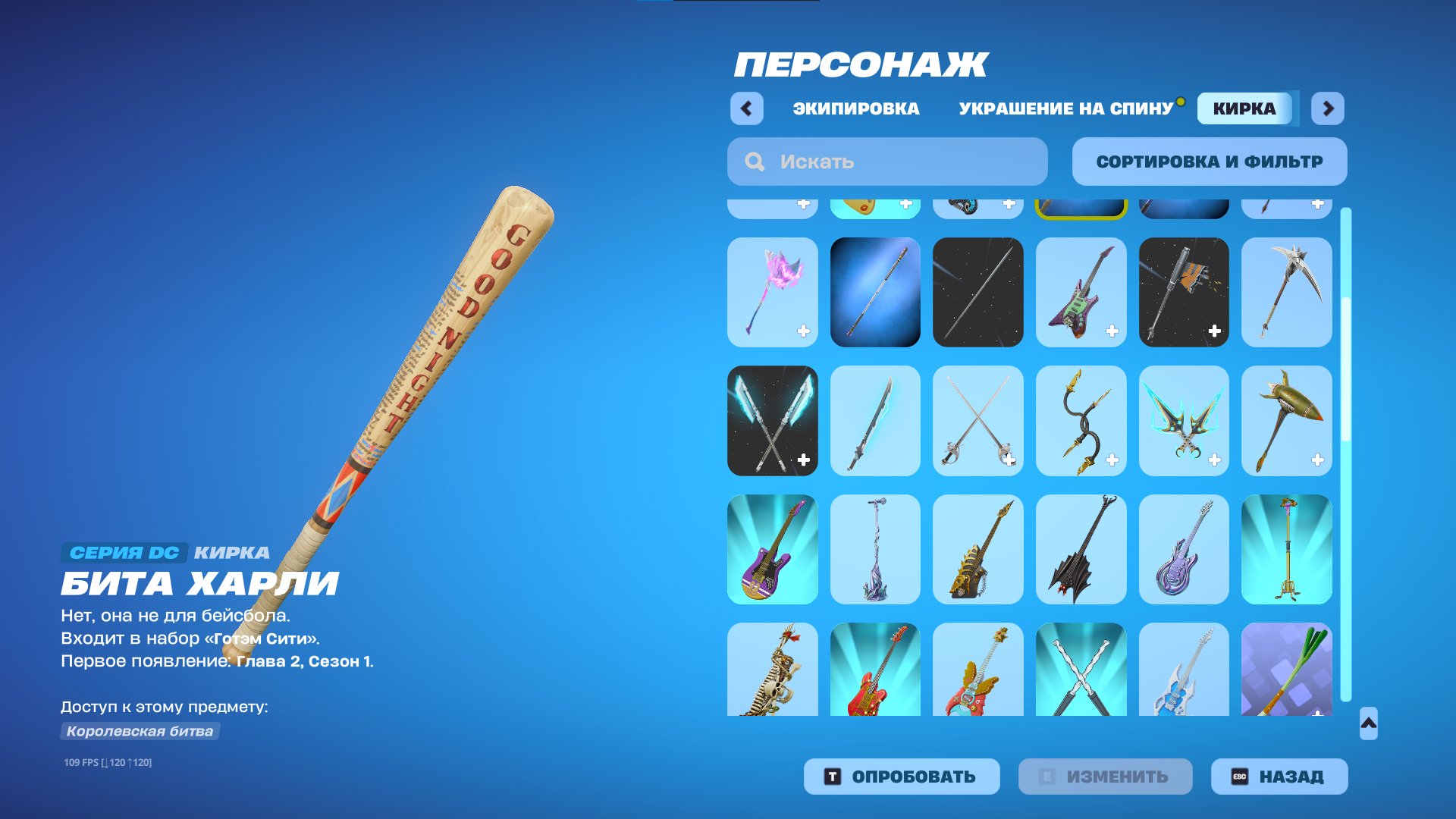Choose the green rocket hammer pickaxe
This screenshot has height=819, width=1456.
1286,421
